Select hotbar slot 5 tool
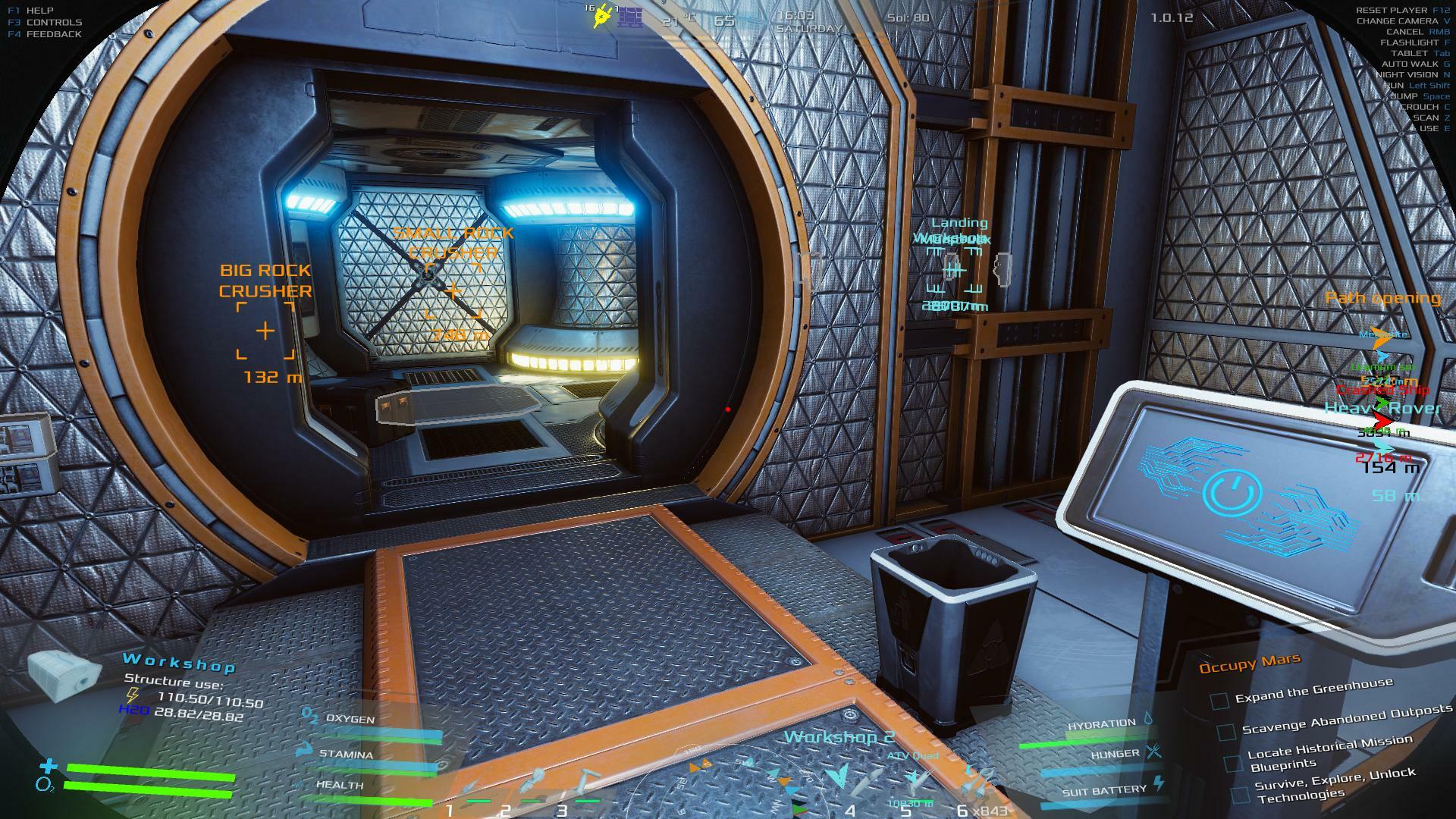Screen dimensions: 1456x819 point(918,781)
